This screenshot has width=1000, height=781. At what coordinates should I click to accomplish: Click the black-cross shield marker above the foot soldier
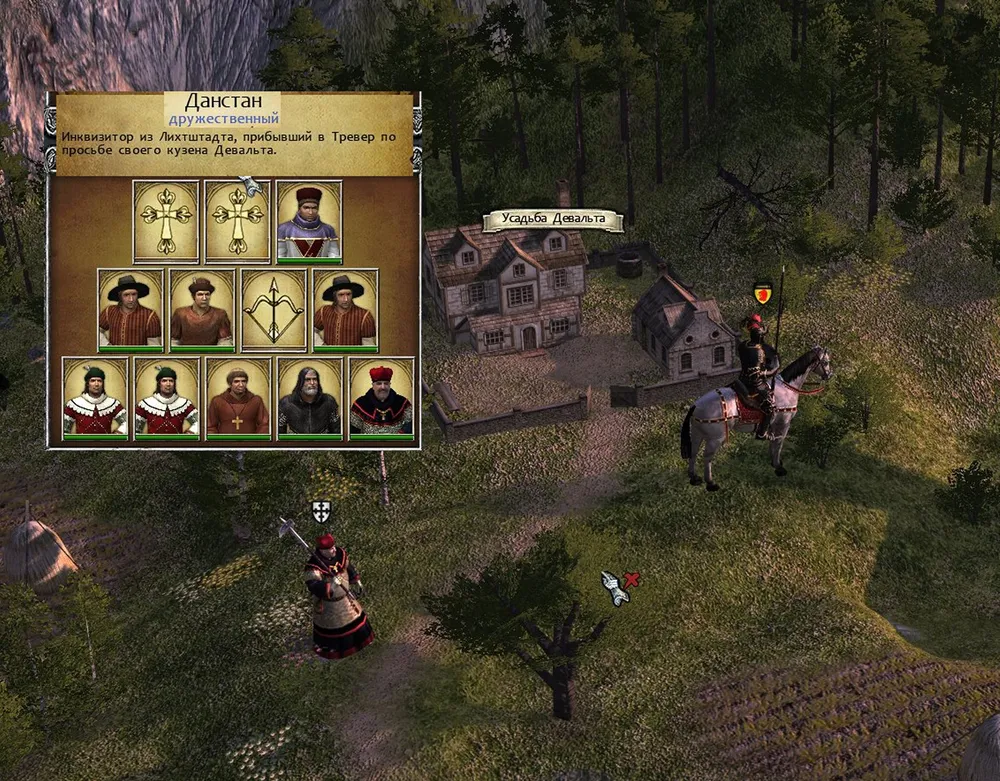pos(320,512)
